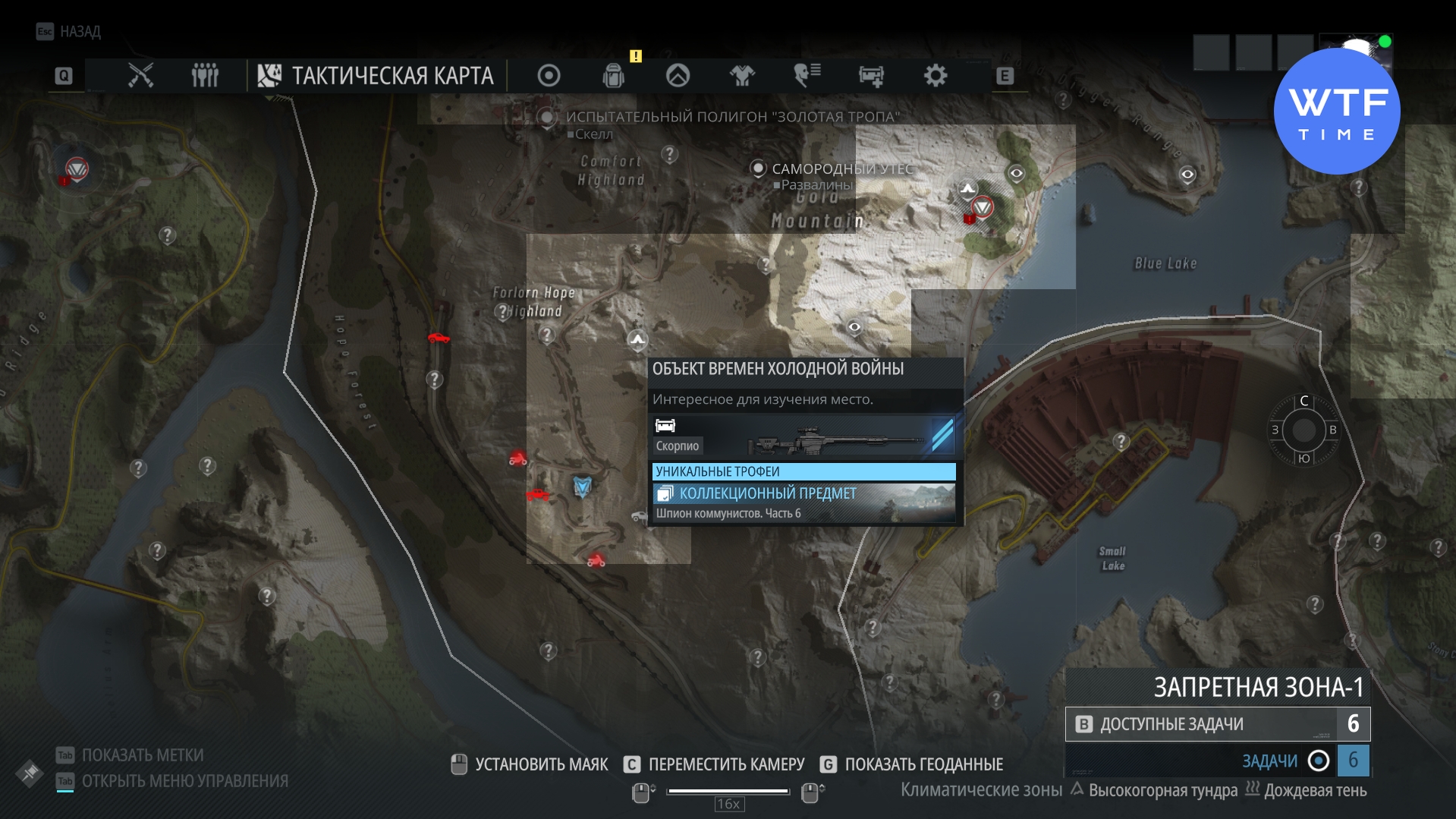Viewport: 1456px width, 819px height.
Task: Open the shirt customization tab
Action: point(742,75)
